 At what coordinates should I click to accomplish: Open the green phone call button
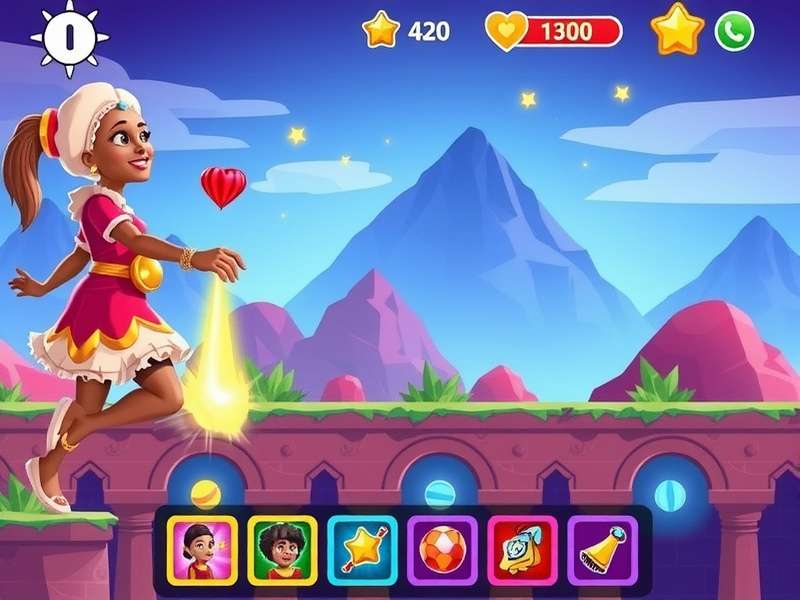coord(734,32)
